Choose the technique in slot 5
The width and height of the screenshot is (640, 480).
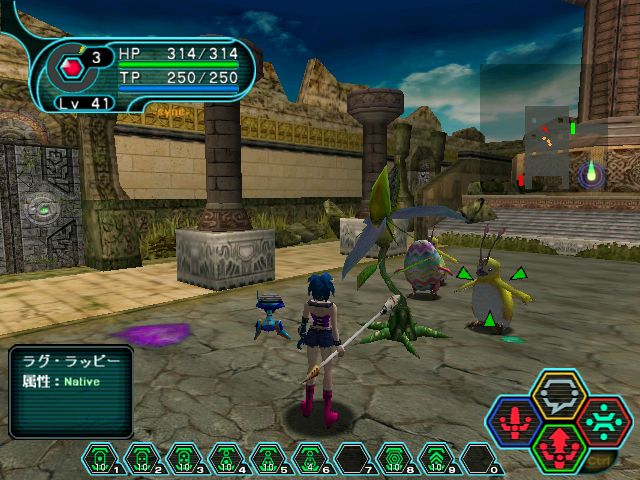268,458
